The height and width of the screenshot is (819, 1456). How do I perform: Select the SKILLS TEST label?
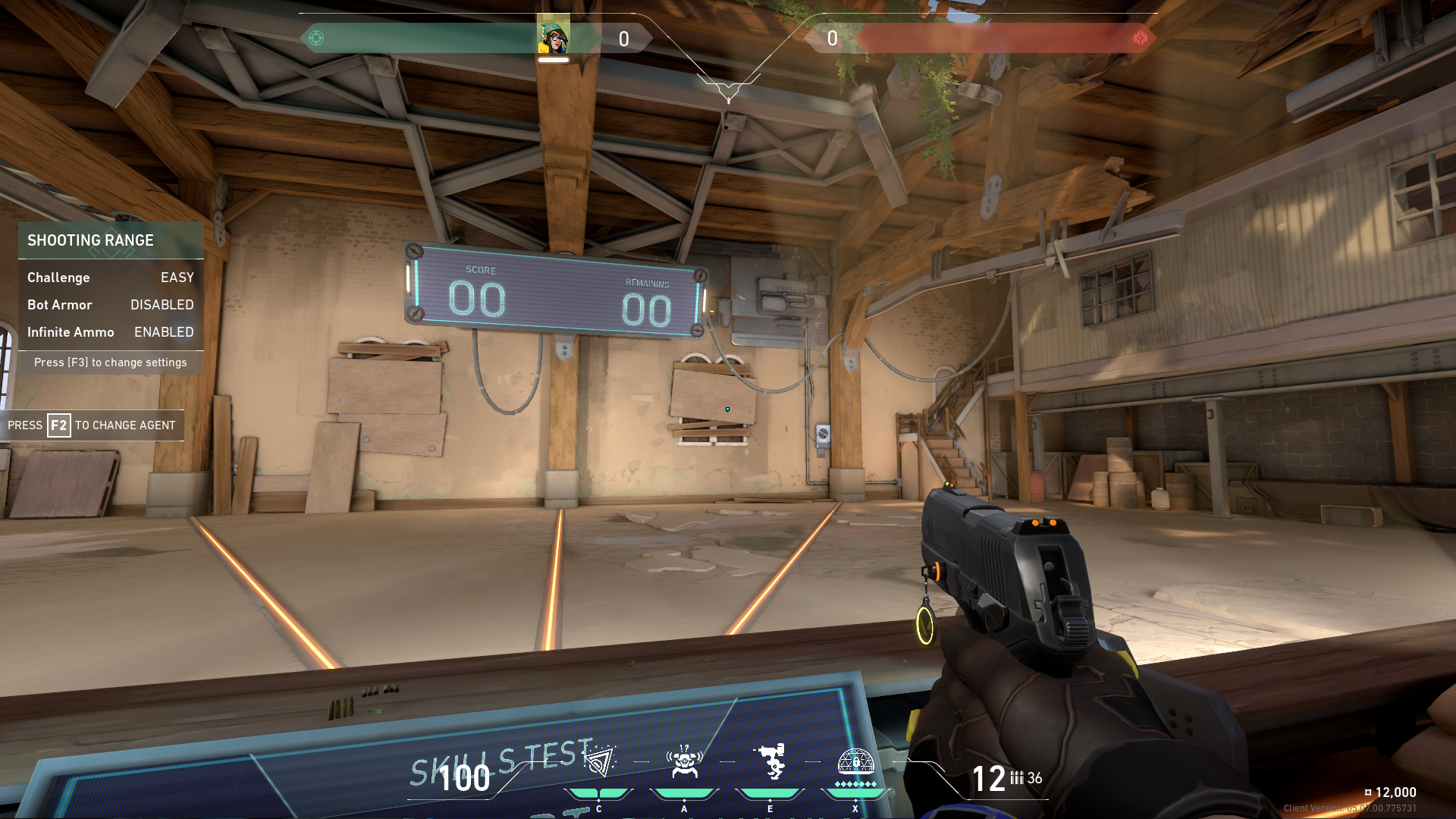[x=500, y=757]
